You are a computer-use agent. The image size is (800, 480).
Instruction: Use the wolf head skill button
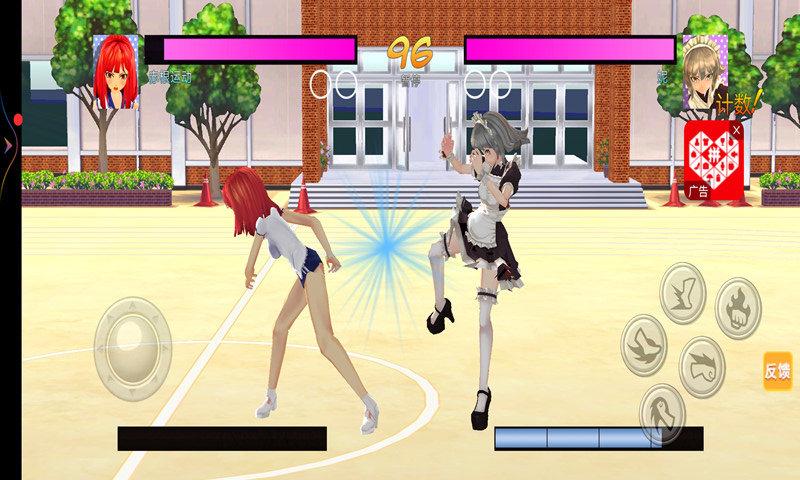point(645,344)
